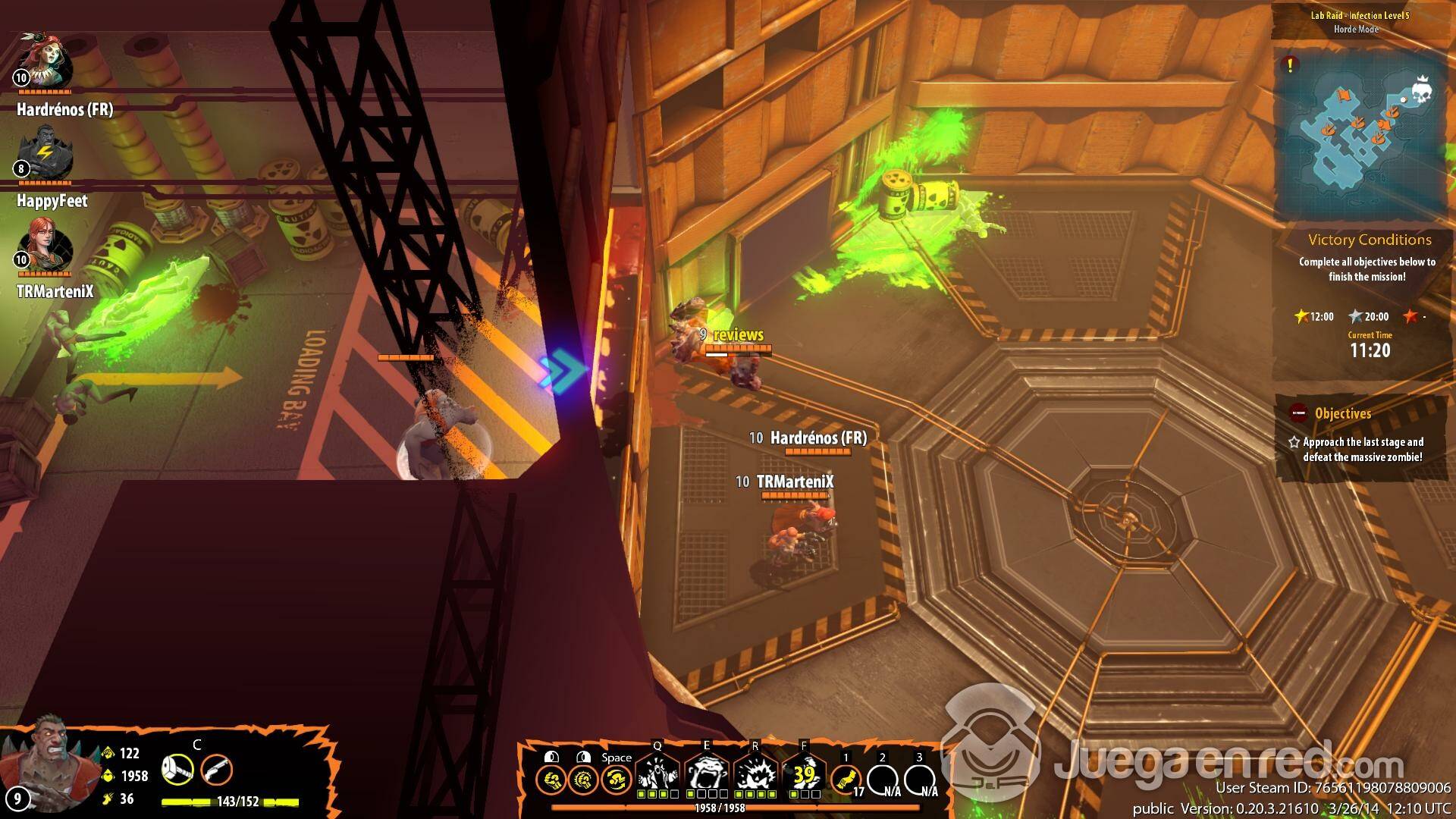Click the spiked-ring fist attack icon

[583, 779]
